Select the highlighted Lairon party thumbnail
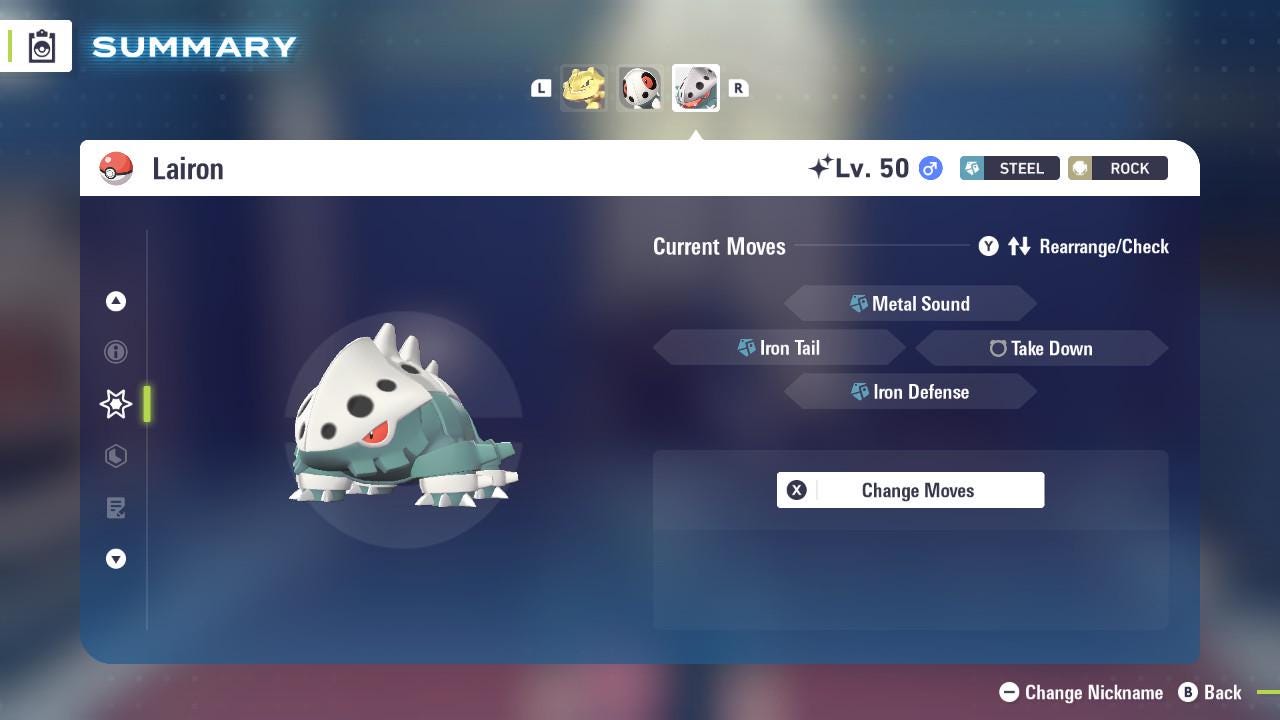The image size is (1280, 720). (x=696, y=88)
